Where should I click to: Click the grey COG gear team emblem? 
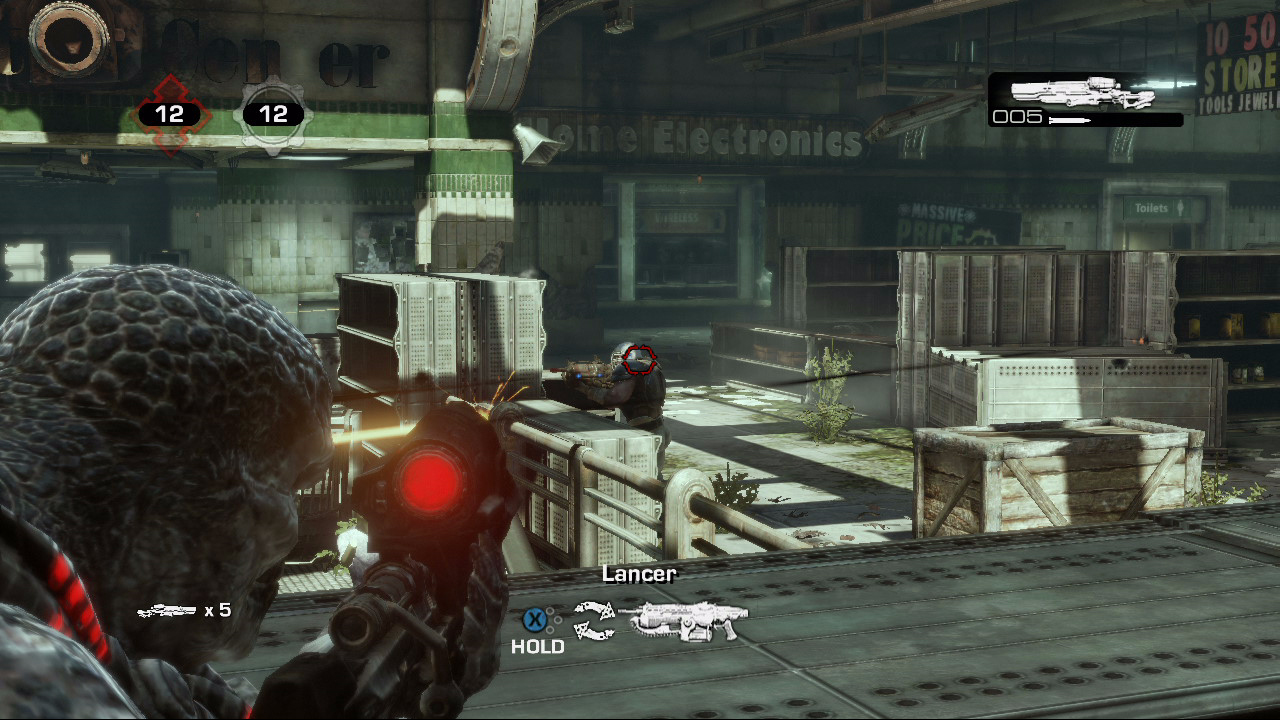tap(273, 115)
